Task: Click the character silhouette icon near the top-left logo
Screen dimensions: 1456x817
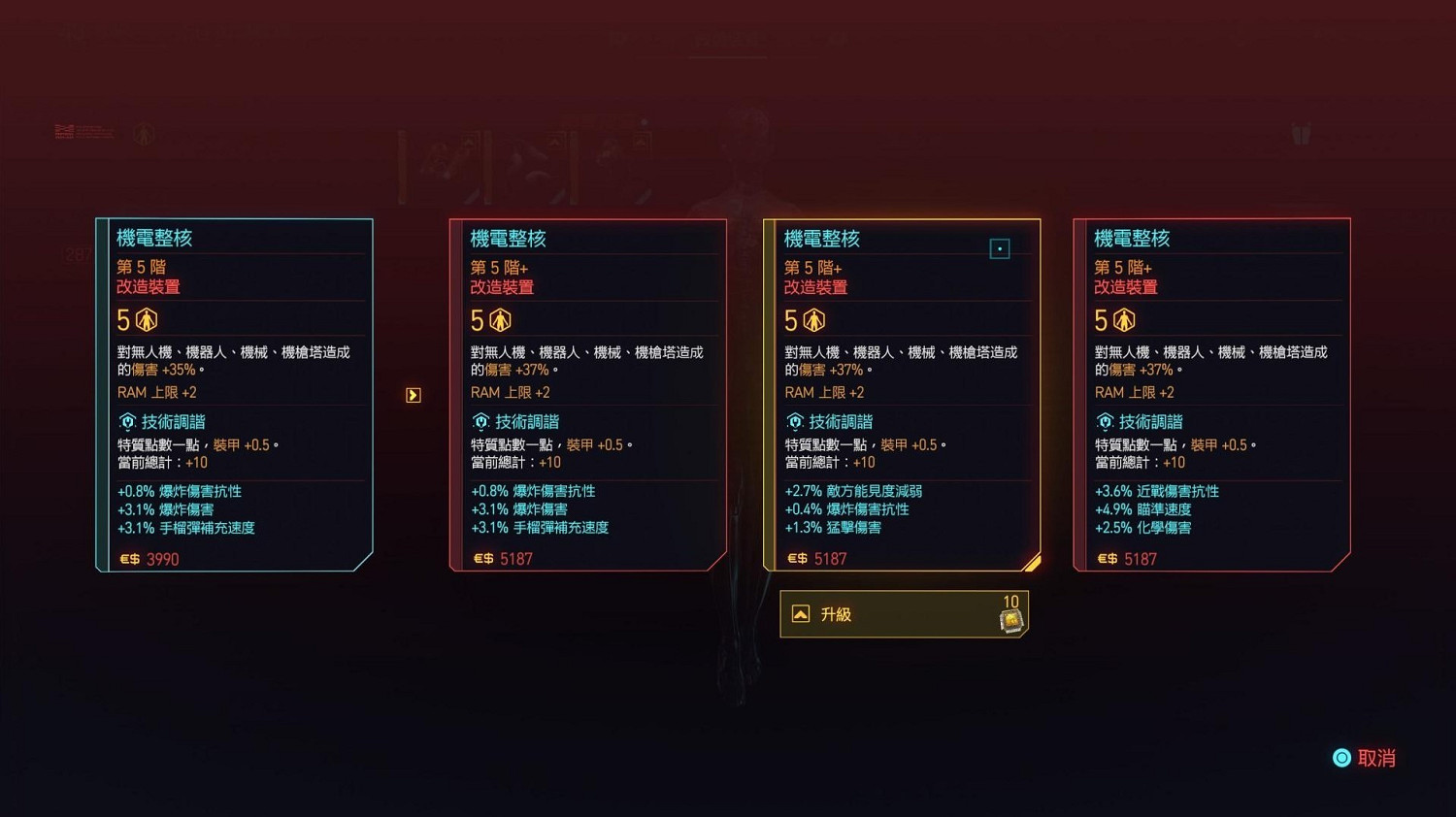Action: [144, 135]
